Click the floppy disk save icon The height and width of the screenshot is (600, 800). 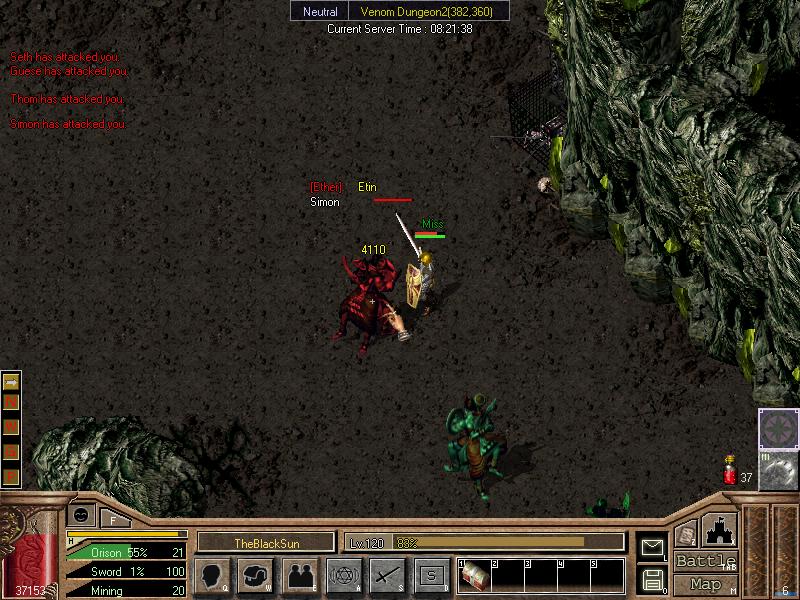coord(651,579)
